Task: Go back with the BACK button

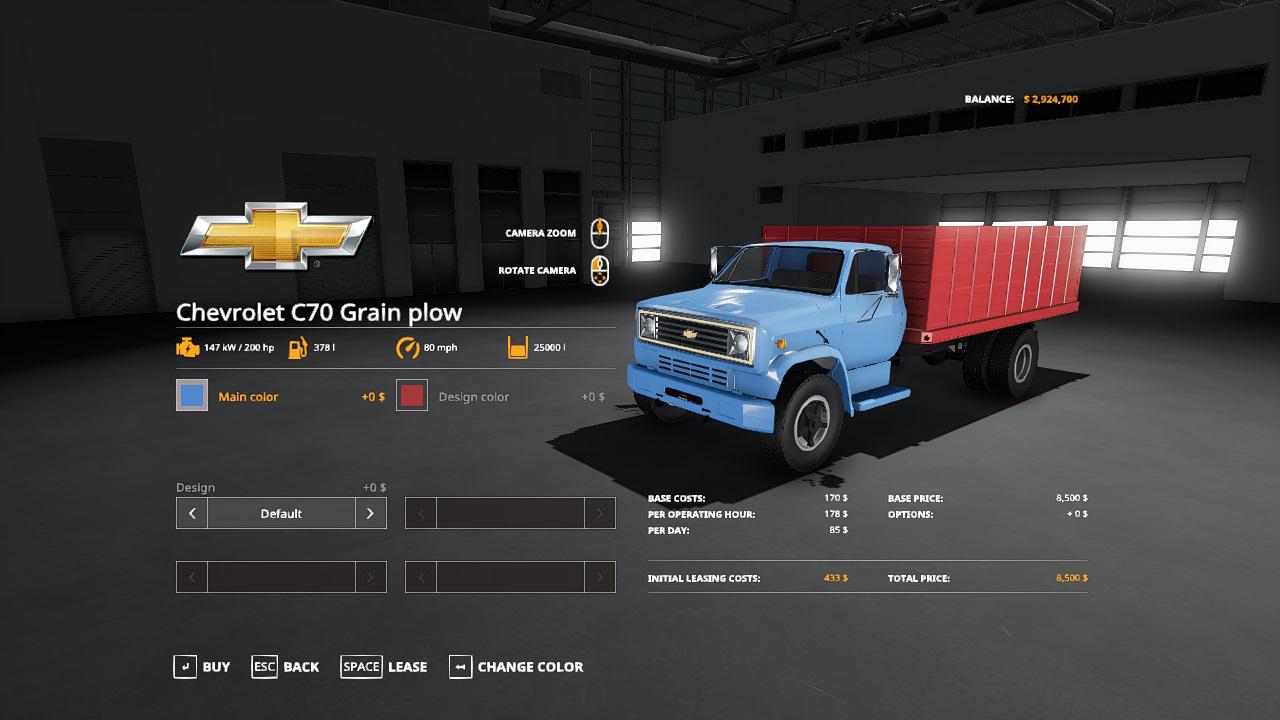Action: pyautogui.click(x=286, y=667)
